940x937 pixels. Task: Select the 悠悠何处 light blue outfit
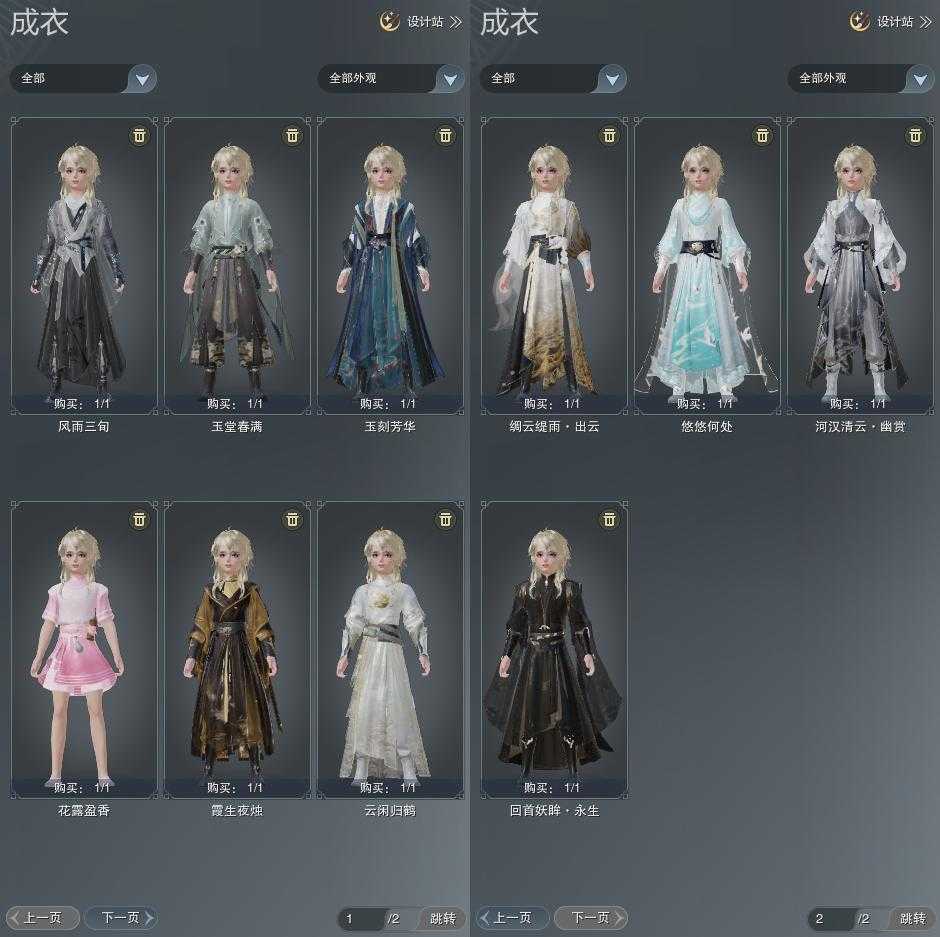point(707,265)
